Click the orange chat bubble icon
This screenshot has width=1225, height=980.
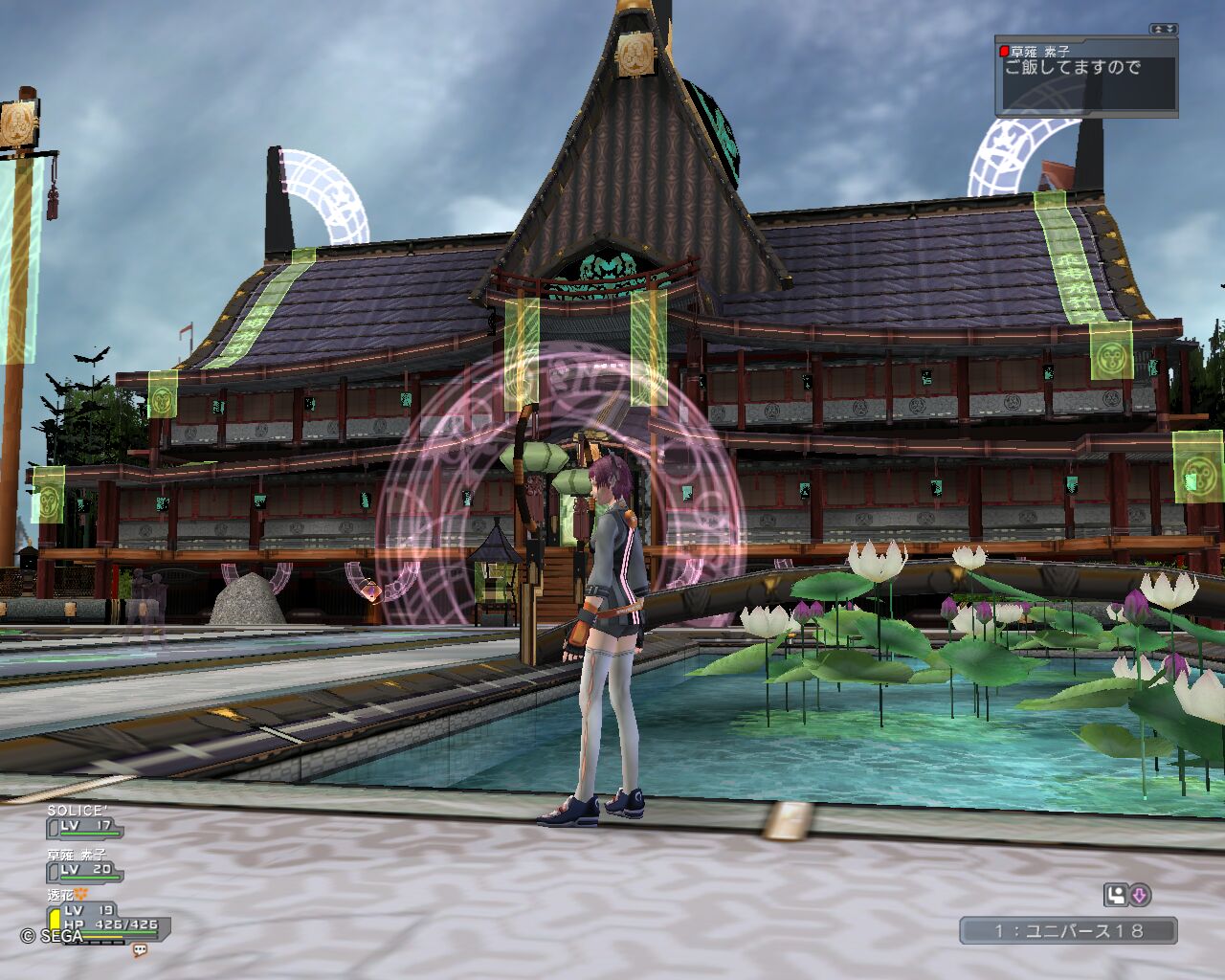click(x=140, y=950)
